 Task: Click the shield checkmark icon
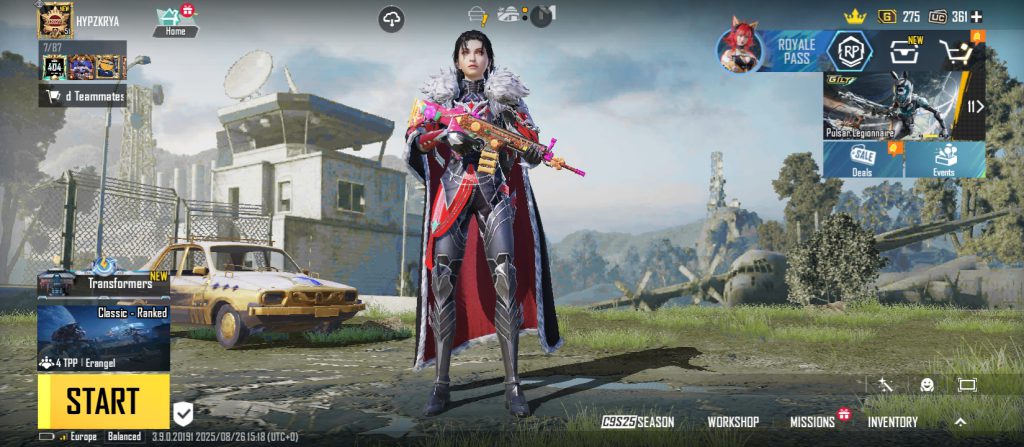183,412
